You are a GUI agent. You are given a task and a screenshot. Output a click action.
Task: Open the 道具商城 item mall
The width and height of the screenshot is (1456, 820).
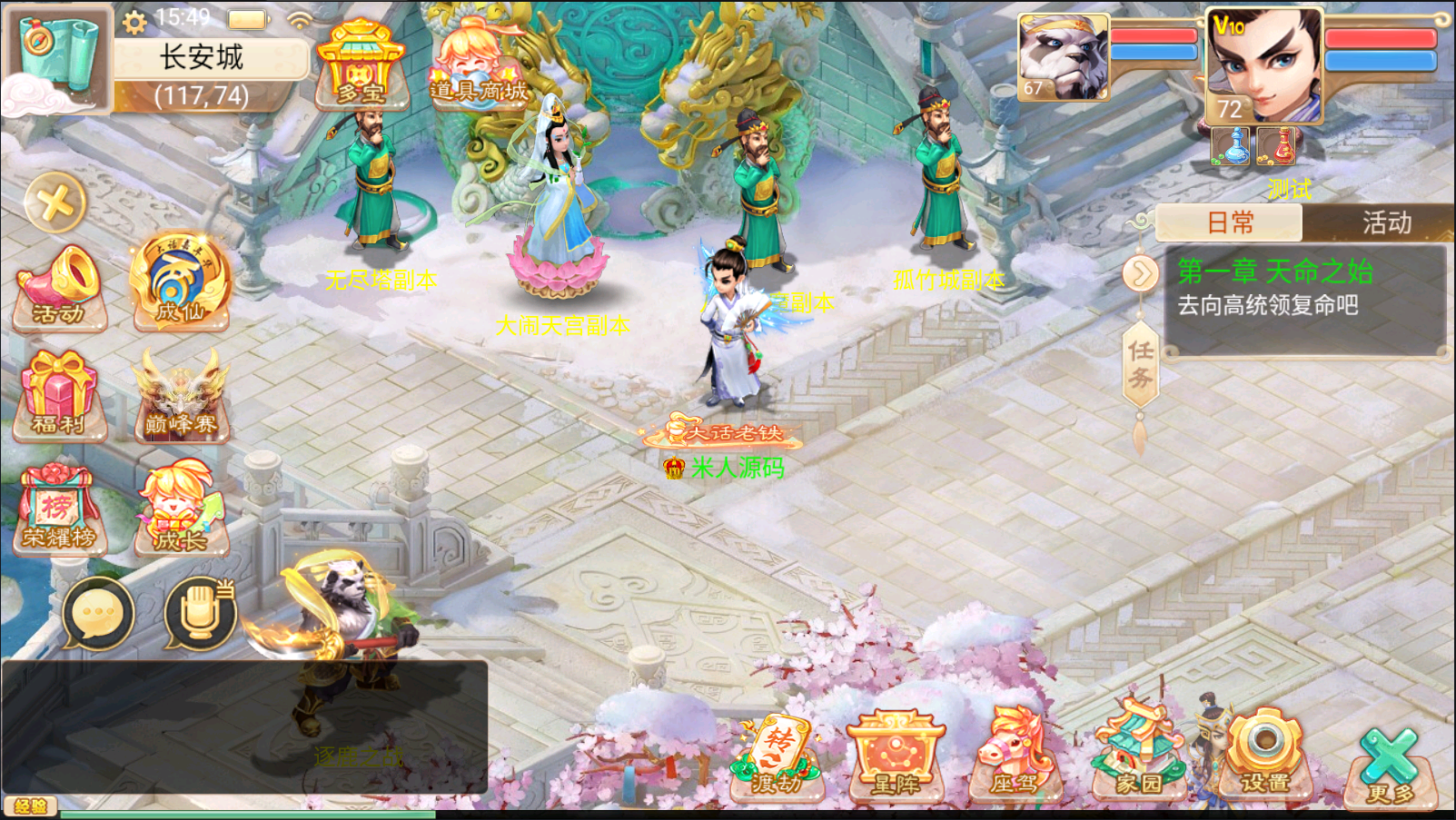click(x=478, y=65)
